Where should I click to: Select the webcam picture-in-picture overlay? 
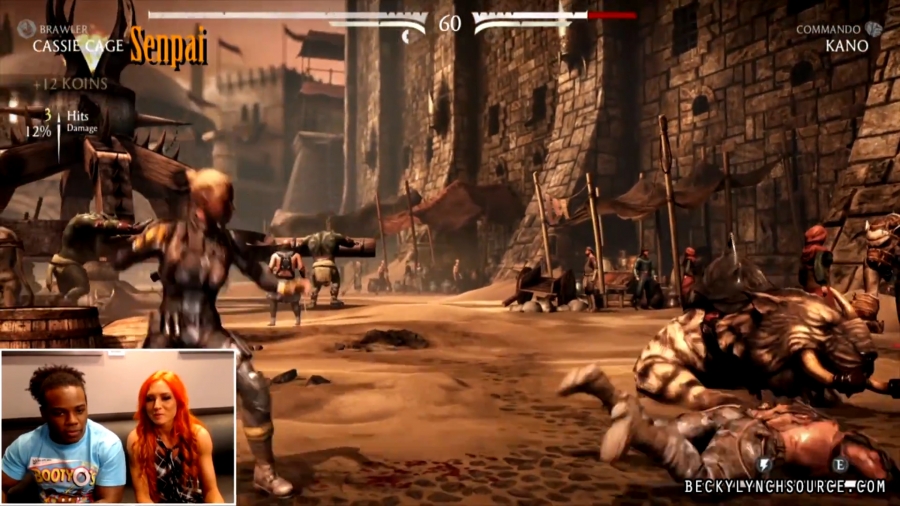coord(118,426)
